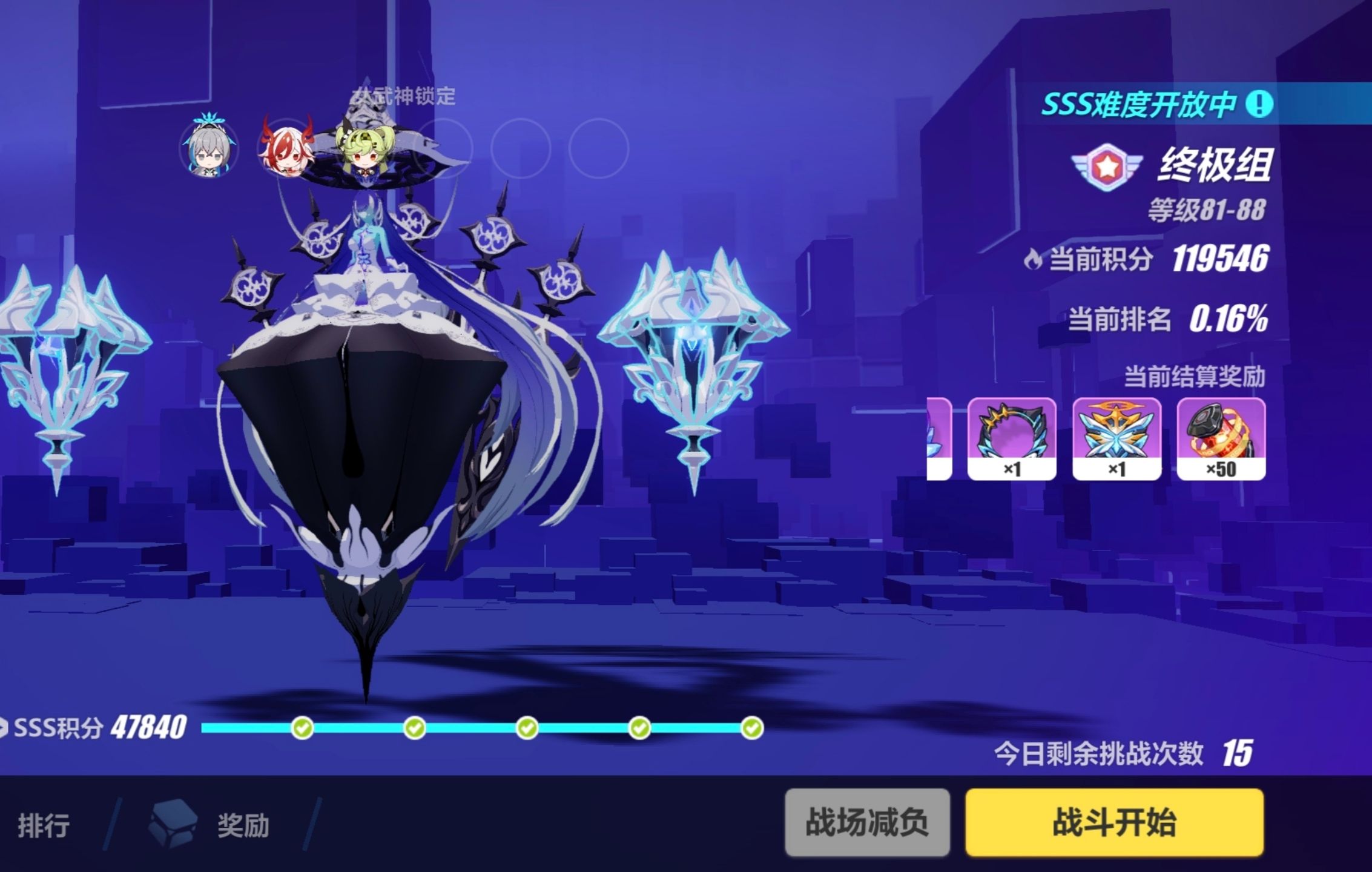Select the green-haired Valkyrie portrait
1372x872 pixels.
point(364,154)
